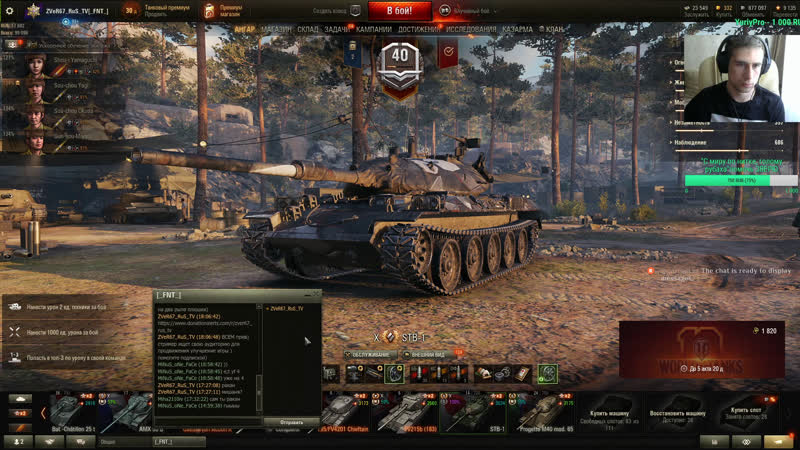Screen dimensions: 800x450
Task: Go to the Кампании tab
Action: [374, 30]
